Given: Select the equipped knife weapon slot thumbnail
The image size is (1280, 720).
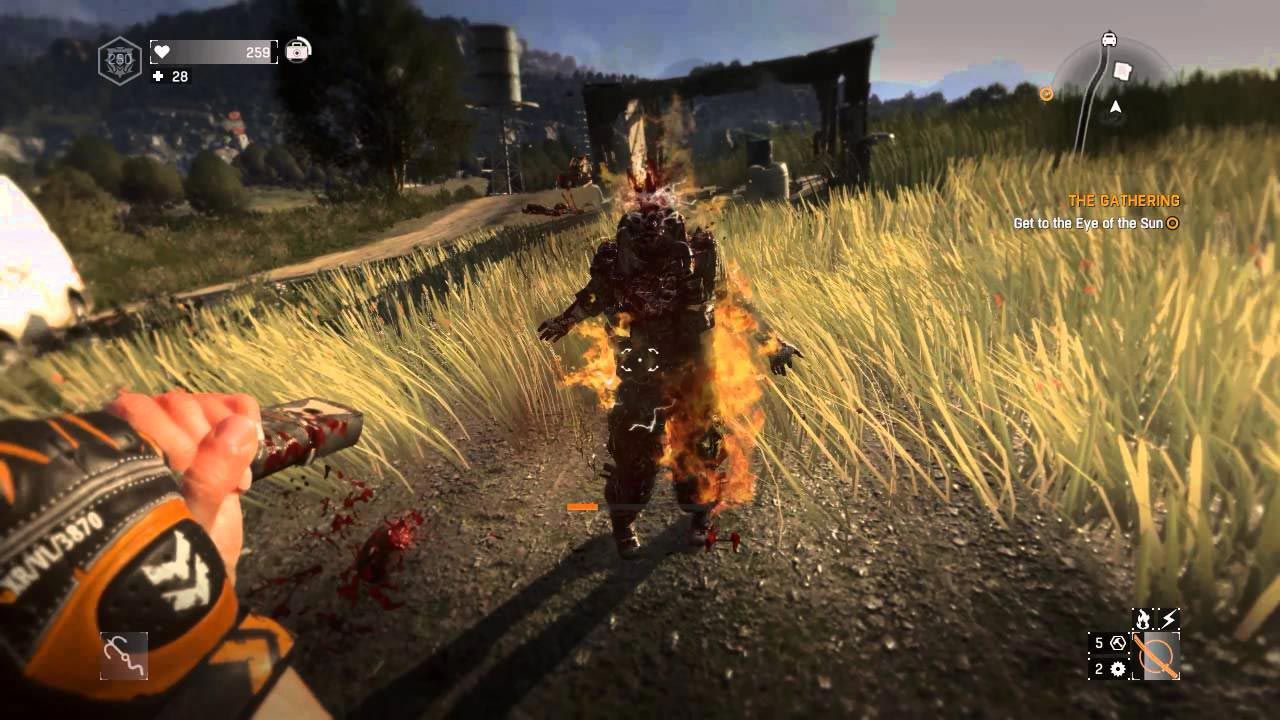Looking at the screenshot, I should (x=1155, y=655).
